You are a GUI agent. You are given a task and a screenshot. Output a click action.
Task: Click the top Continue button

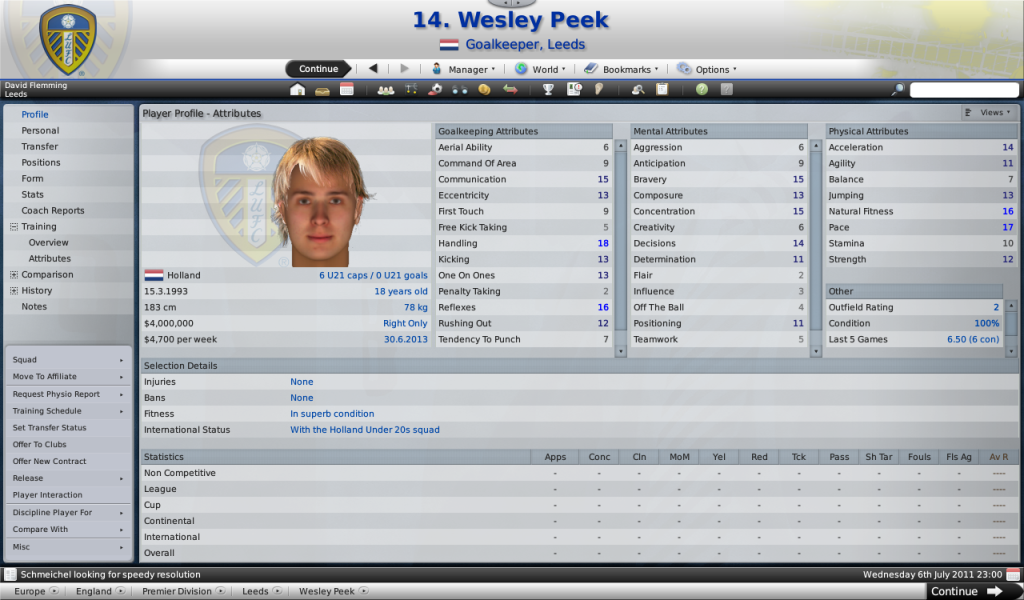pyautogui.click(x=318, y=69)
